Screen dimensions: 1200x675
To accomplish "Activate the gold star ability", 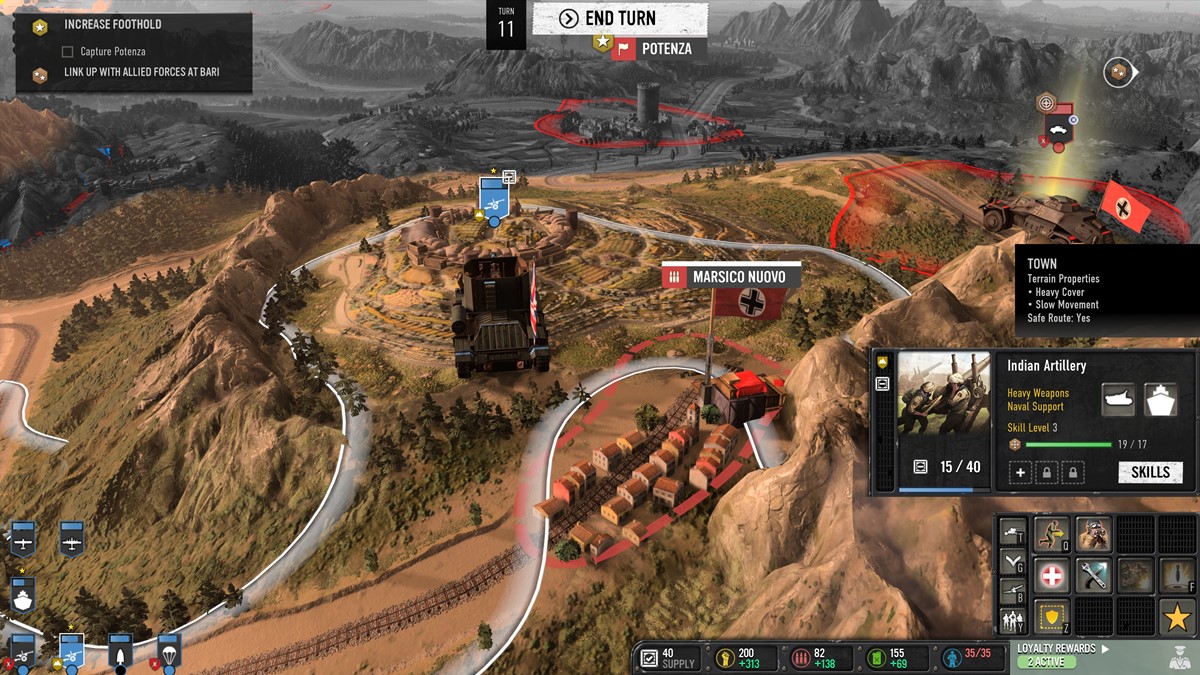I will [1177, 617].
